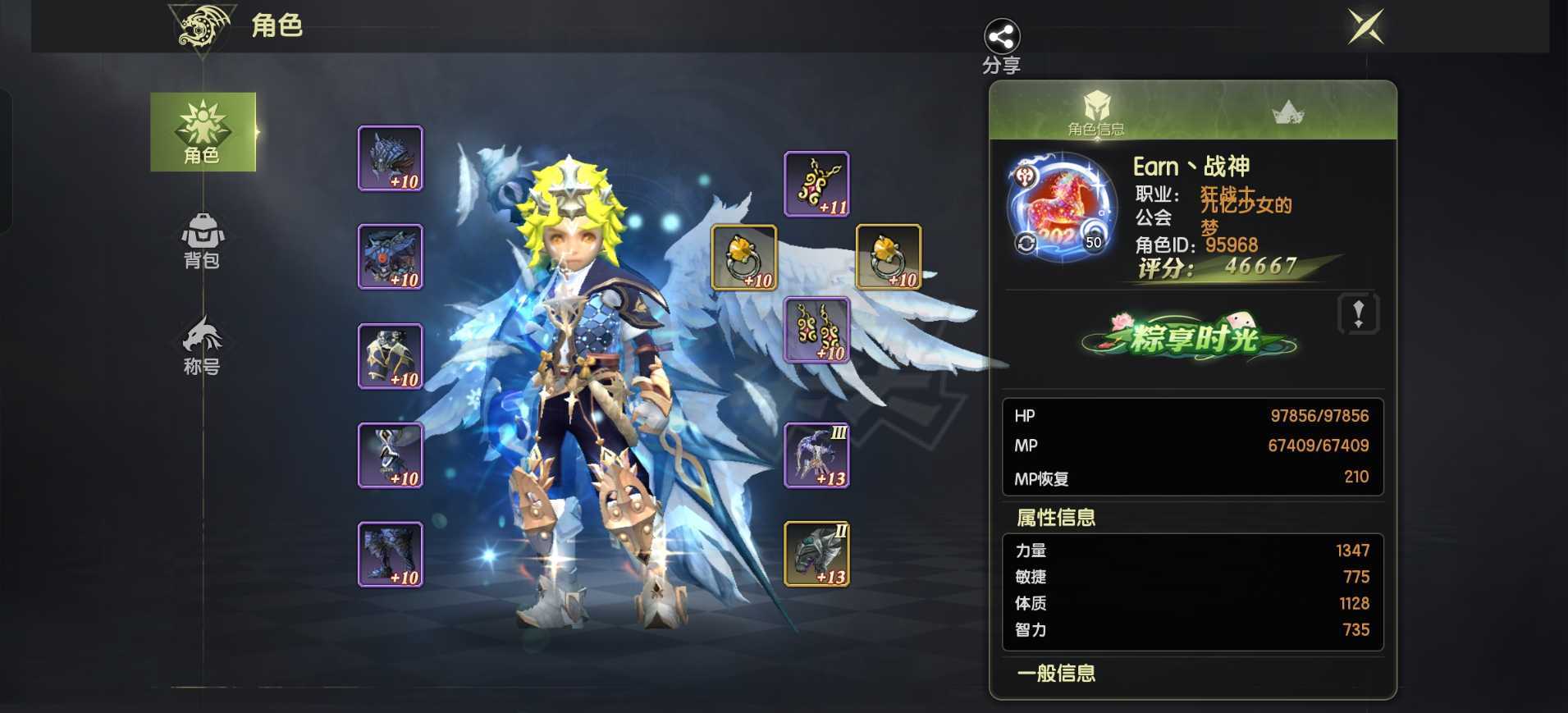Switch to the 角色信息 tab
The image size is (1568, 713).
coord(1097,115)
